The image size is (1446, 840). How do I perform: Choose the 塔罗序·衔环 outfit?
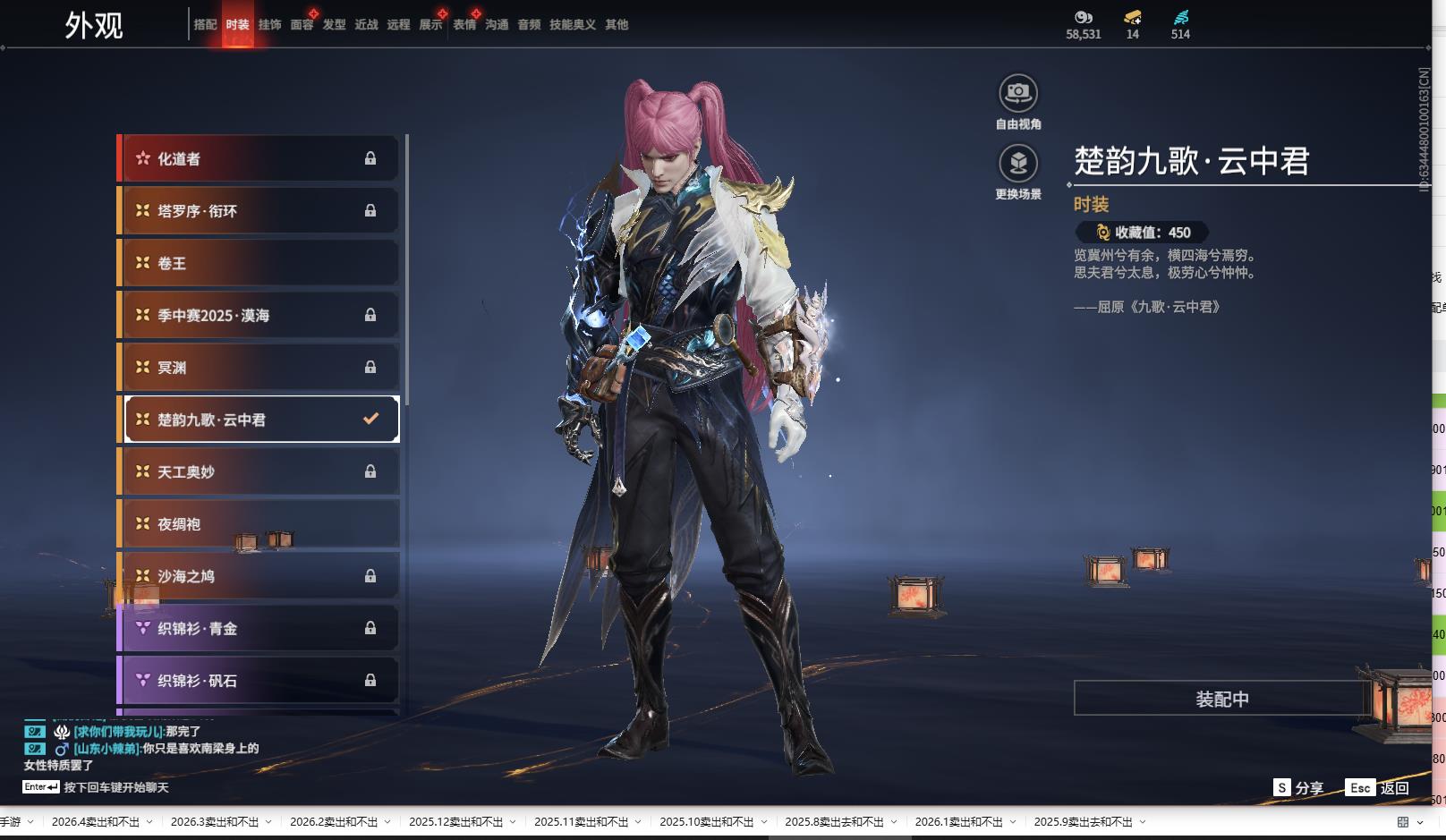(x=259, y=211)
